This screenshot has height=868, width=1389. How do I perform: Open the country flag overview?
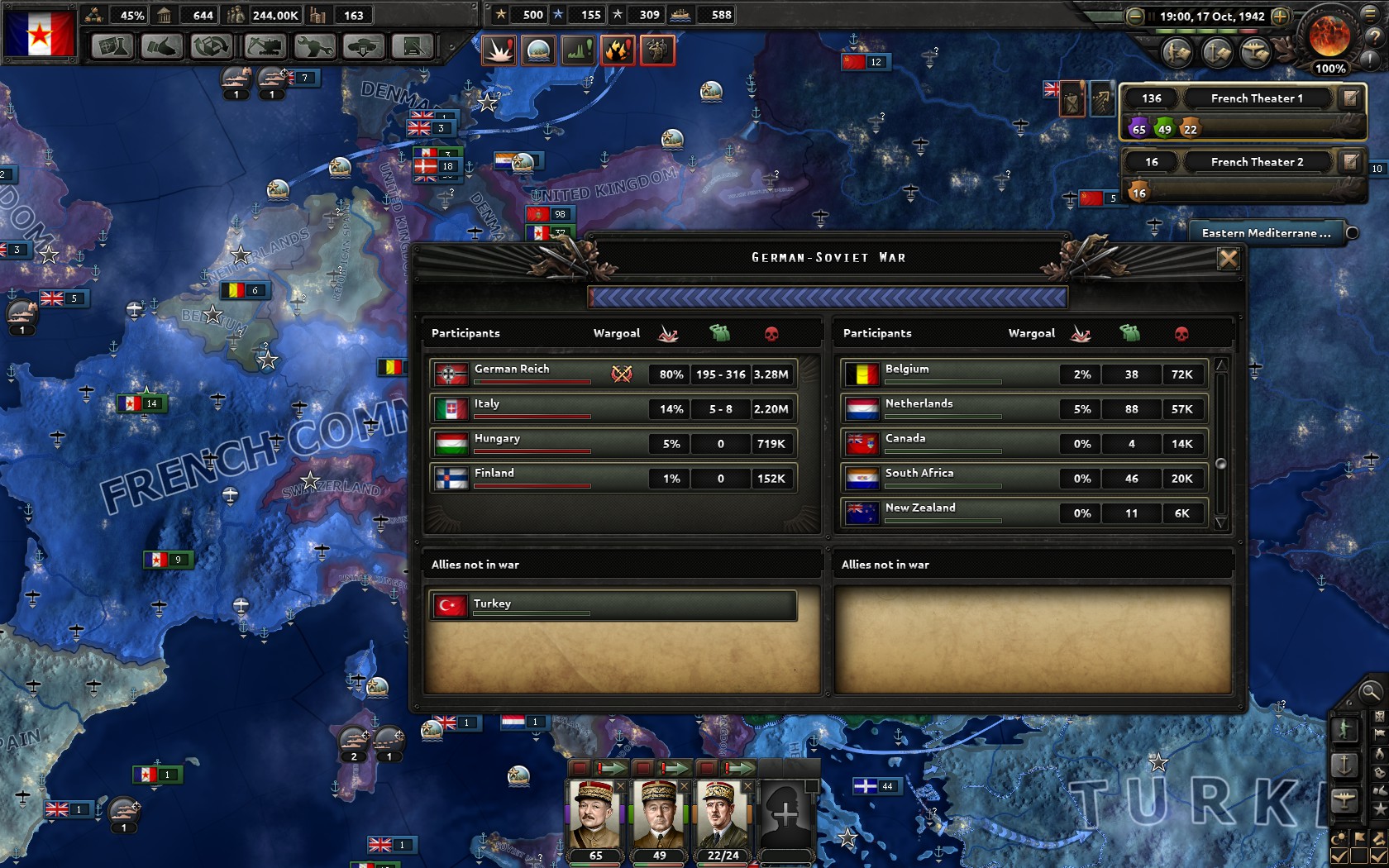(40, 31)
